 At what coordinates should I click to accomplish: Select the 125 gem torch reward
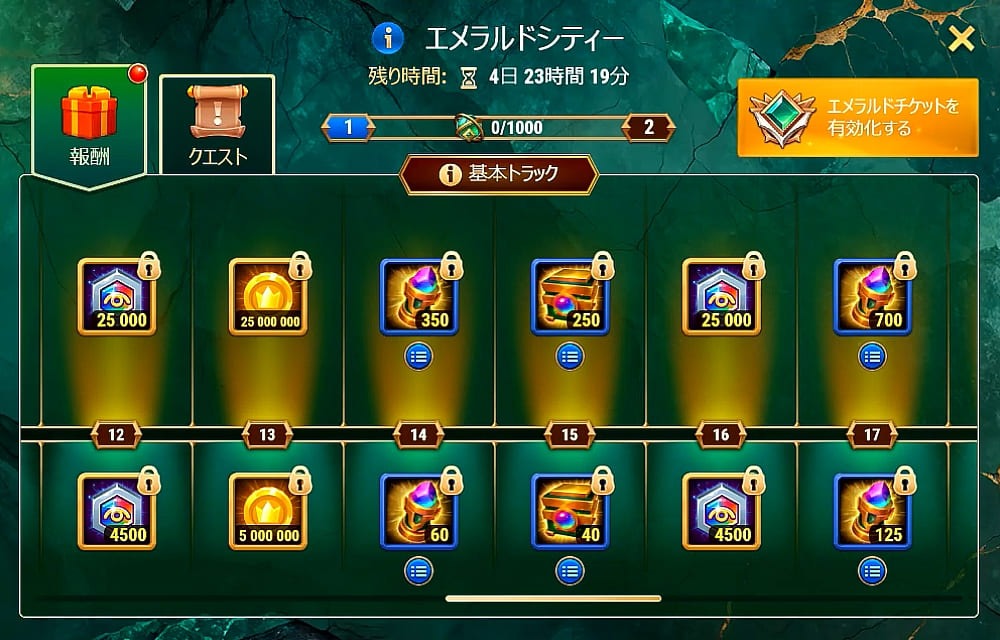click(x=872, y=511)
